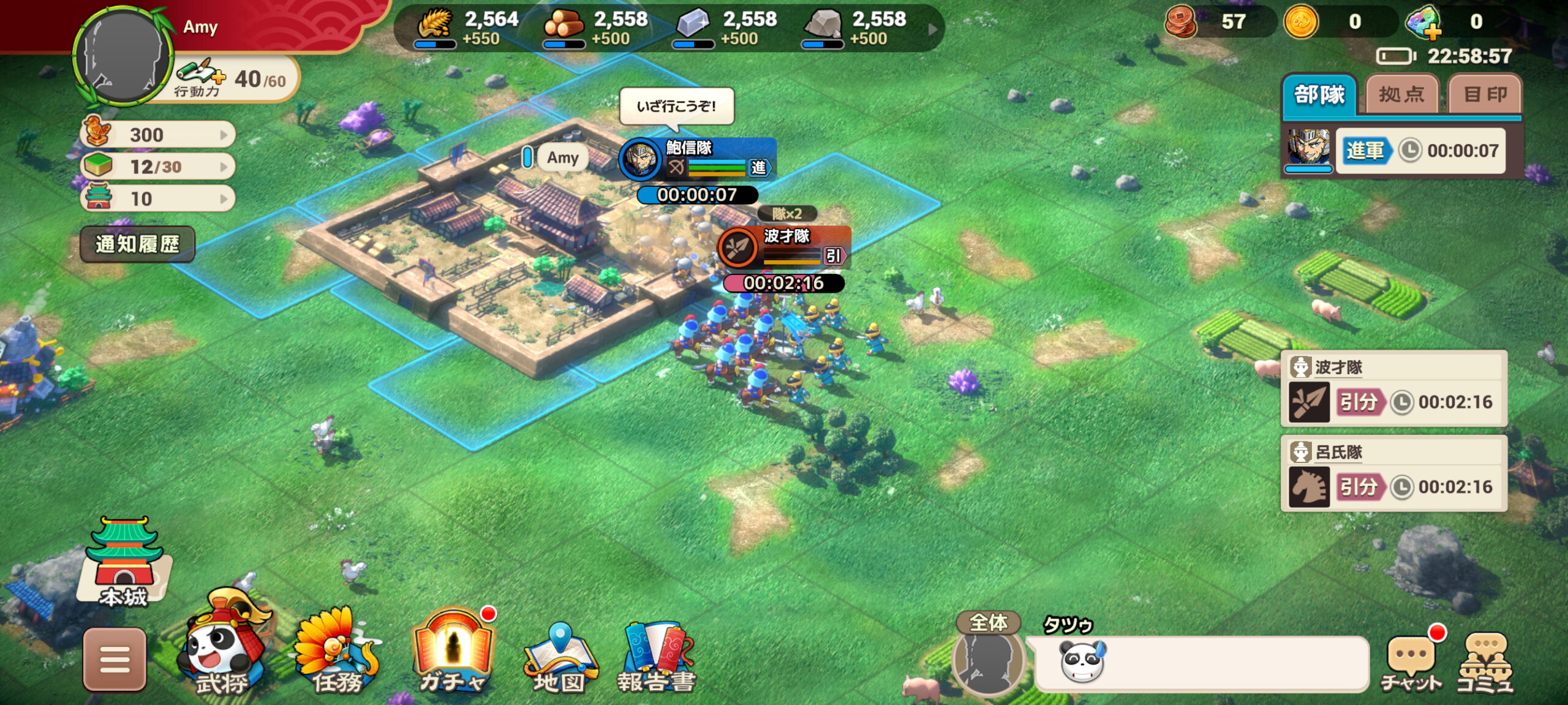Open the 任務 missions menu
The width and height of the screenshot is (1568, 705).
pyautogui.click(x=337, y=653)
